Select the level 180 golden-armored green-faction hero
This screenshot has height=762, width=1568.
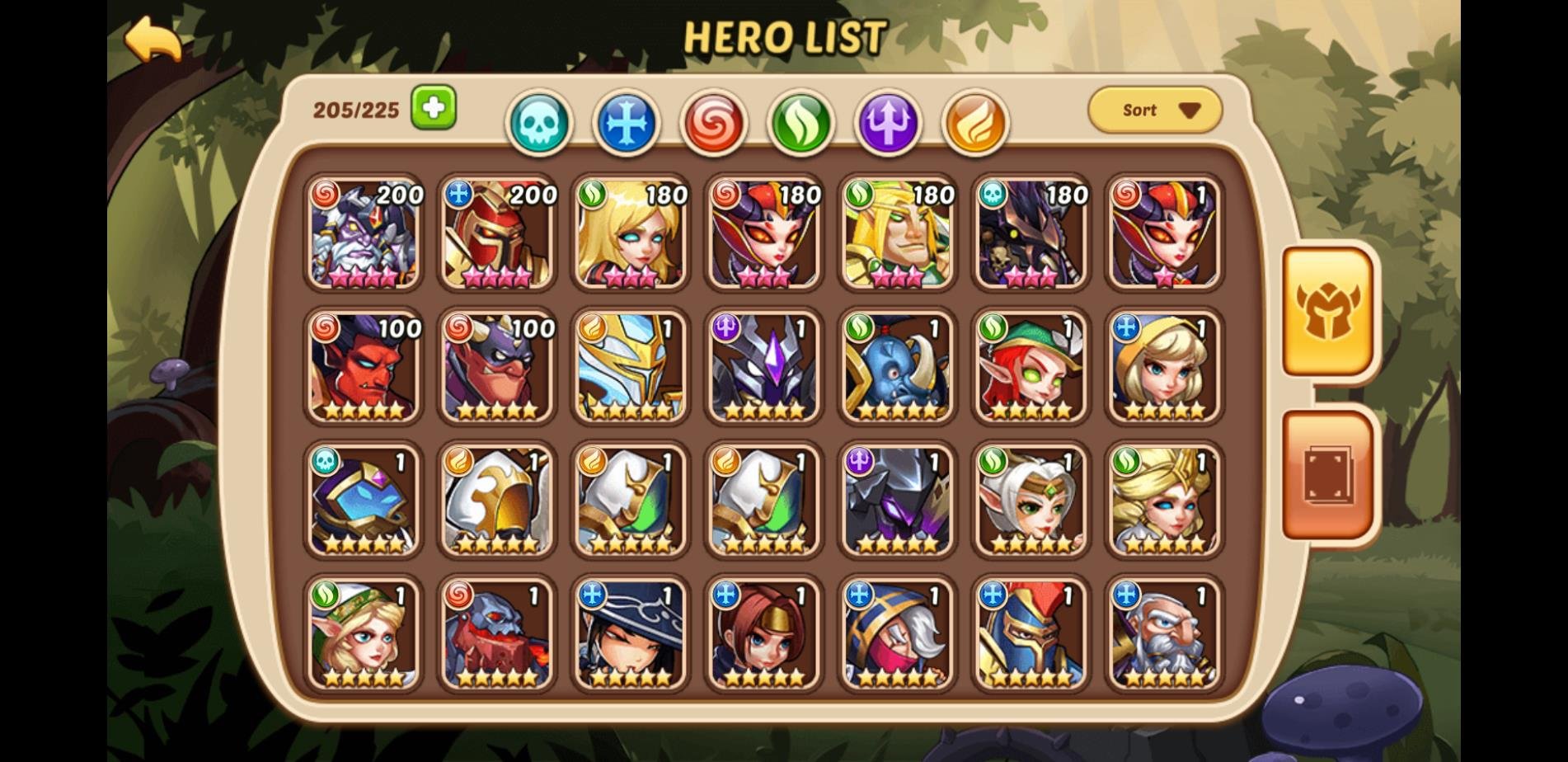[898, 233]
